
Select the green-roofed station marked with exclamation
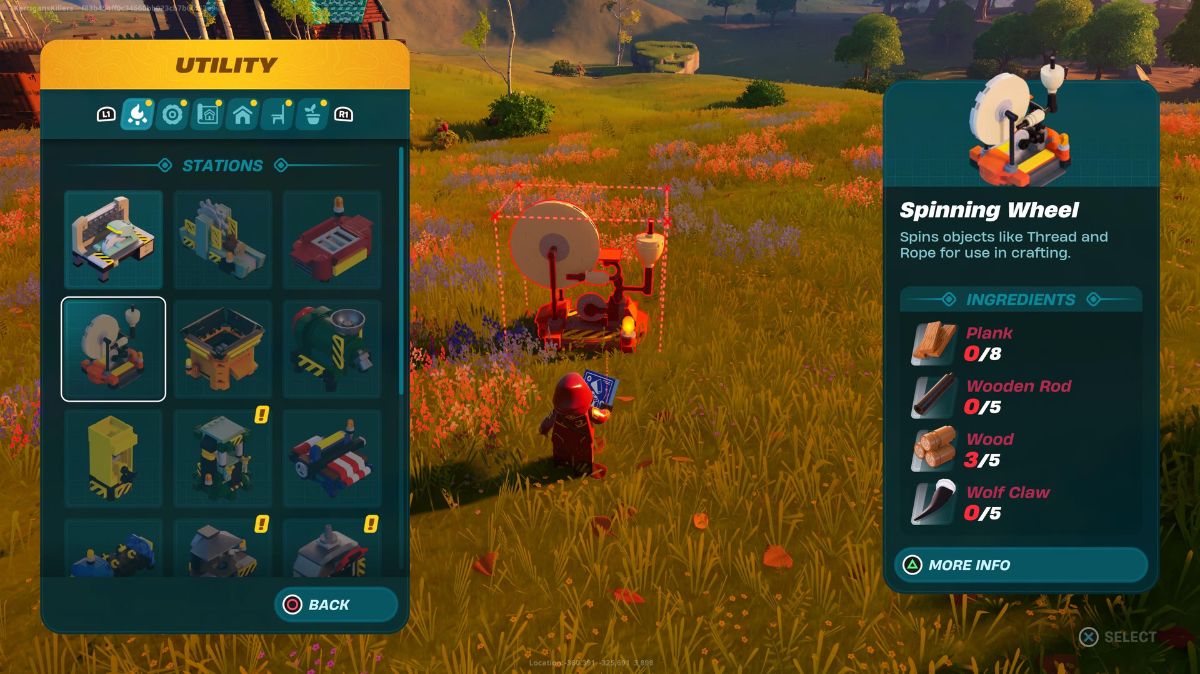point(223,458)
